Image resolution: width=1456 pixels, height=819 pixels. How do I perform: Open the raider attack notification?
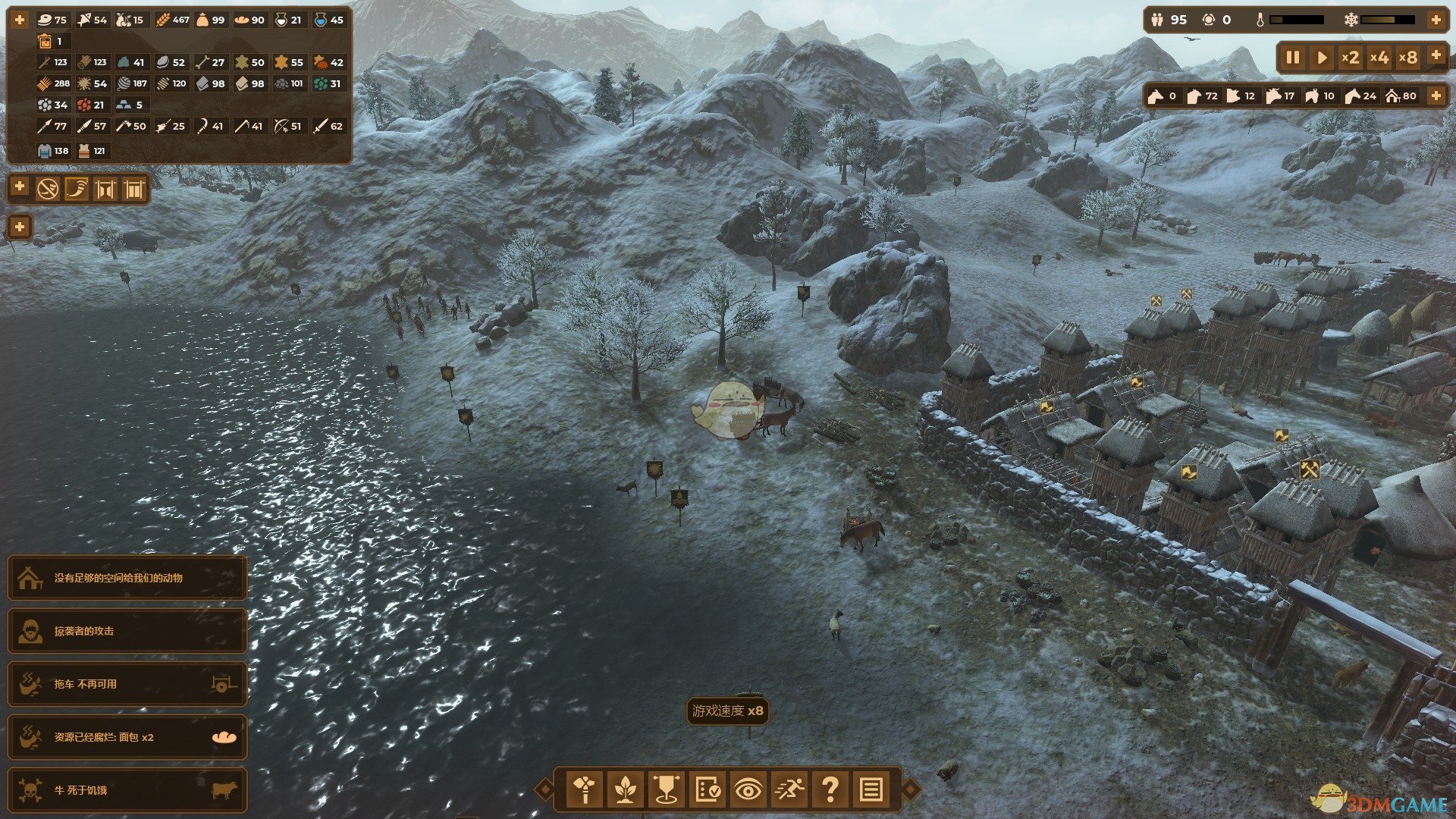coord(127,631)
